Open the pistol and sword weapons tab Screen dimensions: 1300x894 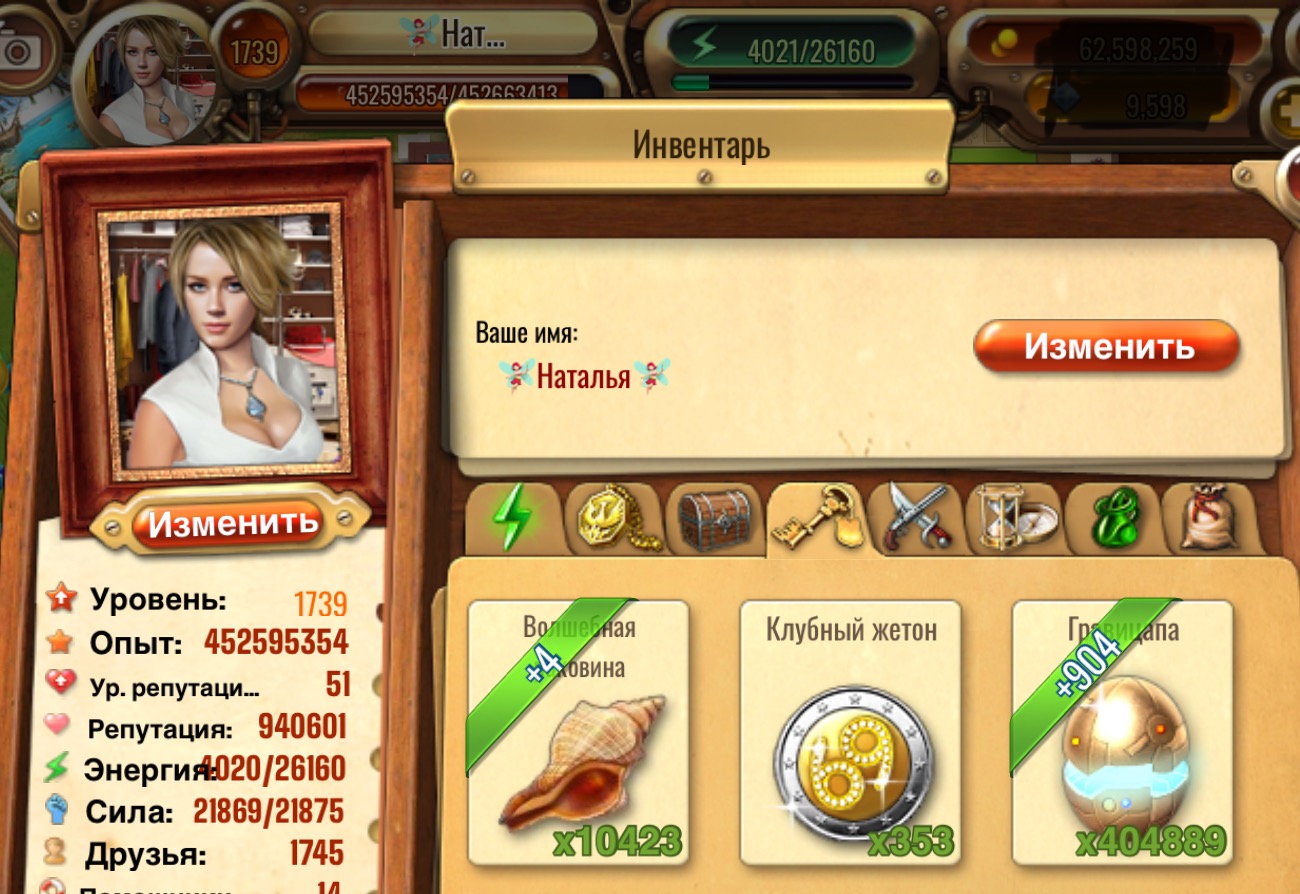(x=913, y=517)
